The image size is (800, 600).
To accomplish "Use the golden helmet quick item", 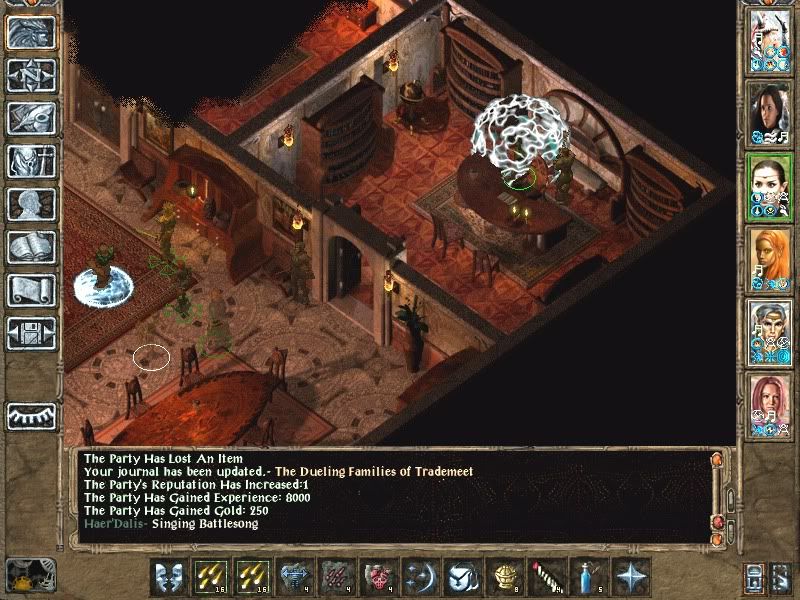I will [x=505, y=577].
